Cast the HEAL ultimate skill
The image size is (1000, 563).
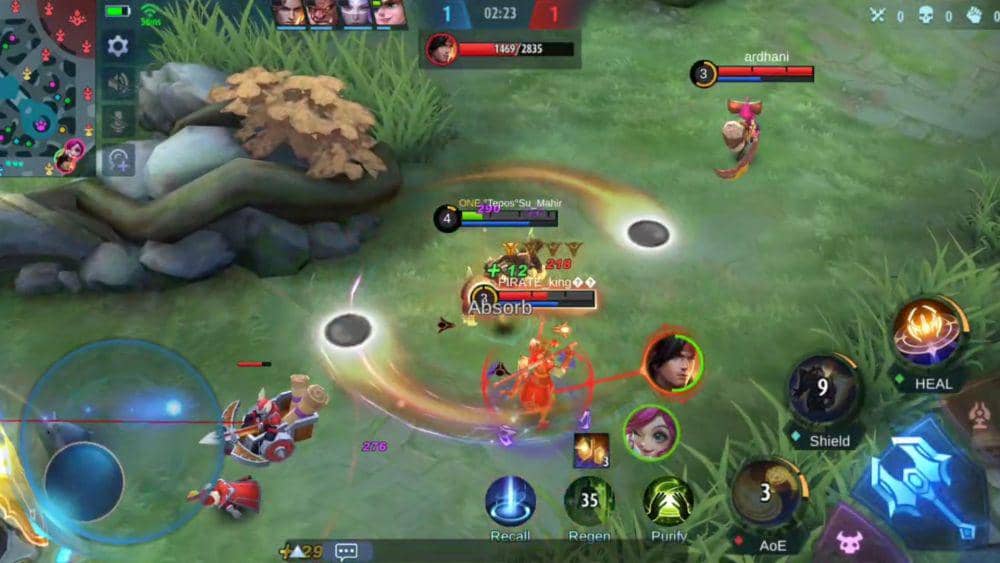point(928,332)
